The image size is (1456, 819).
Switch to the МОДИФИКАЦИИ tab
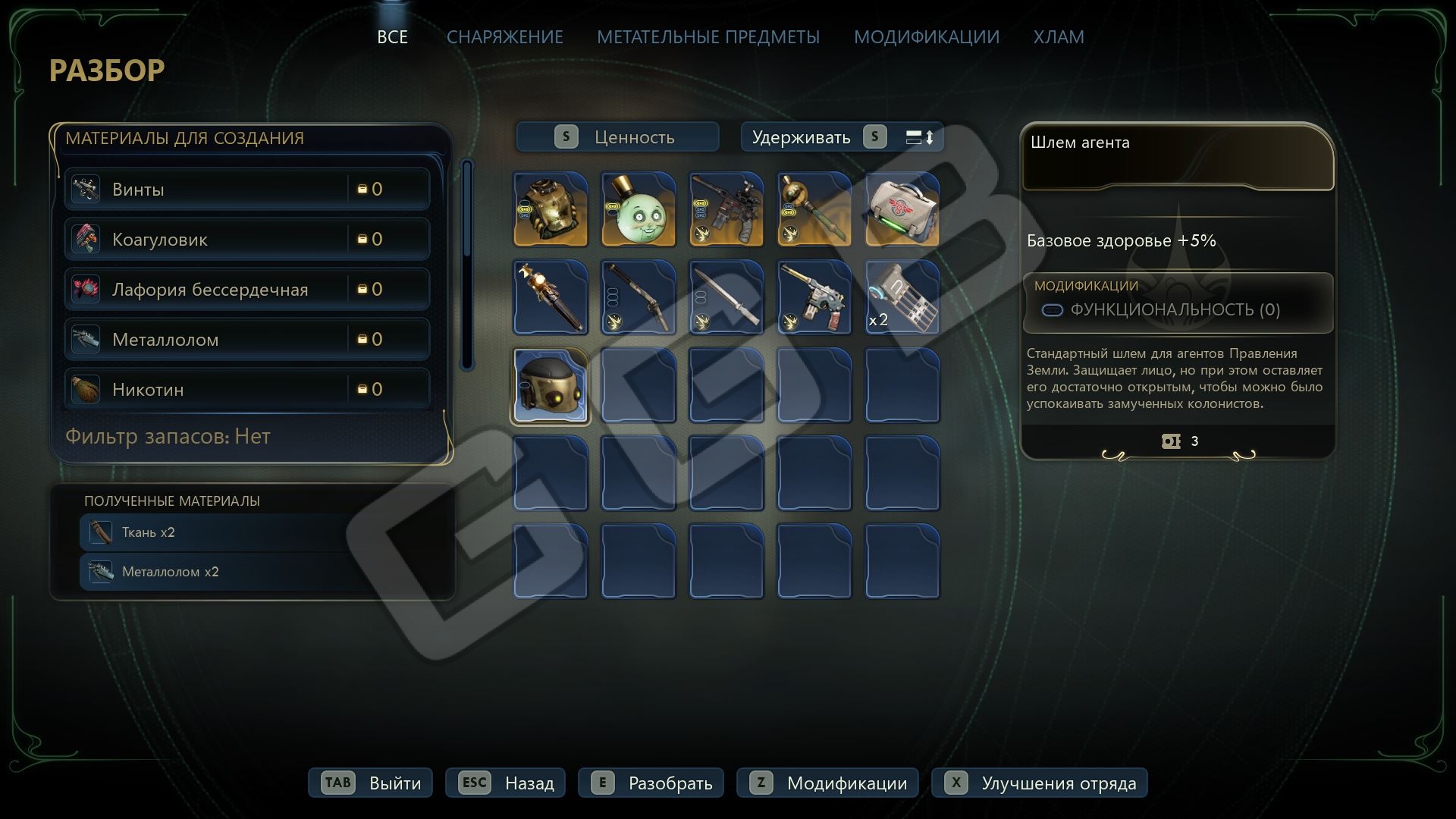926,37
